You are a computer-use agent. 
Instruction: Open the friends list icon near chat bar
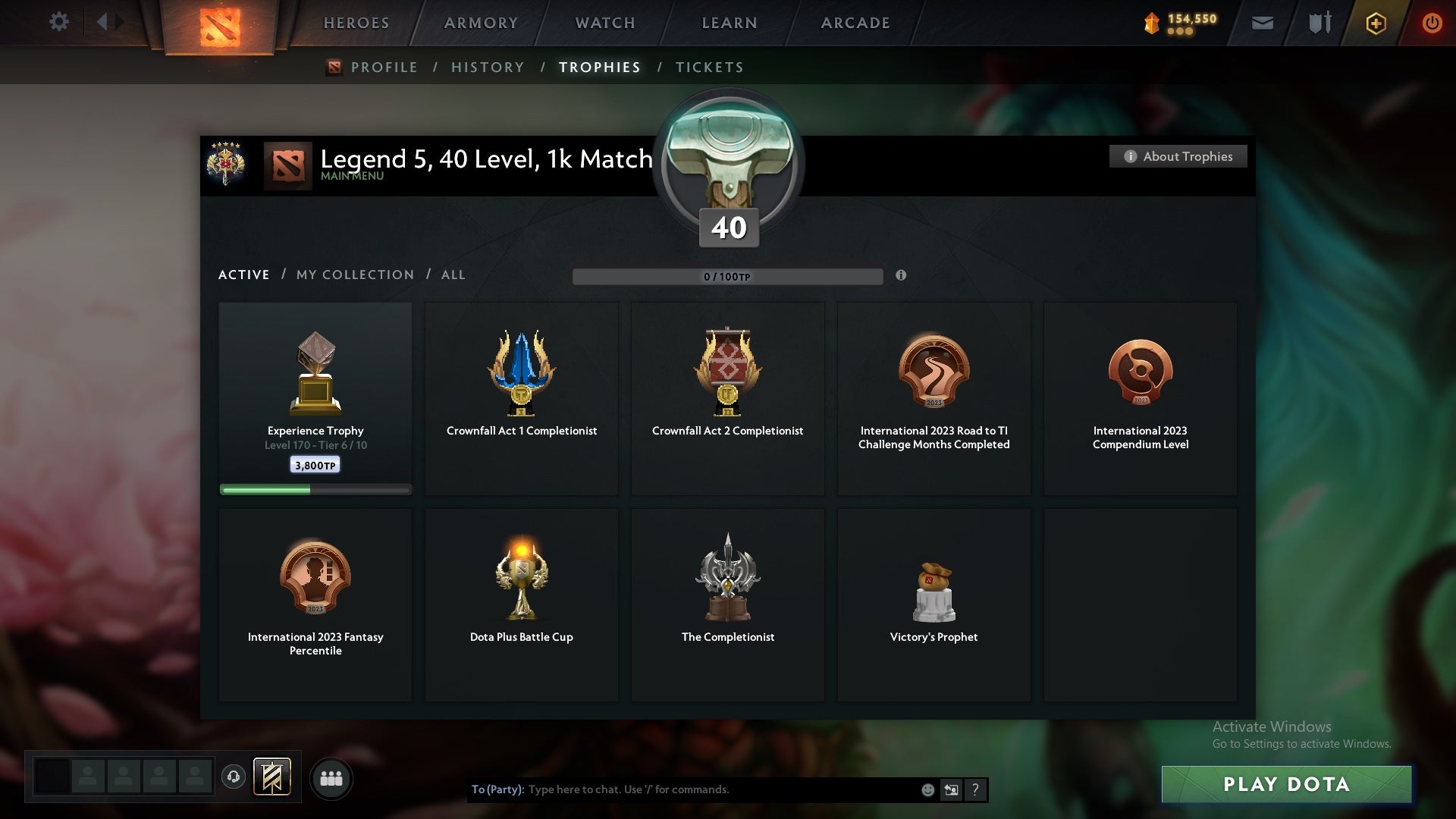[331, 778]
